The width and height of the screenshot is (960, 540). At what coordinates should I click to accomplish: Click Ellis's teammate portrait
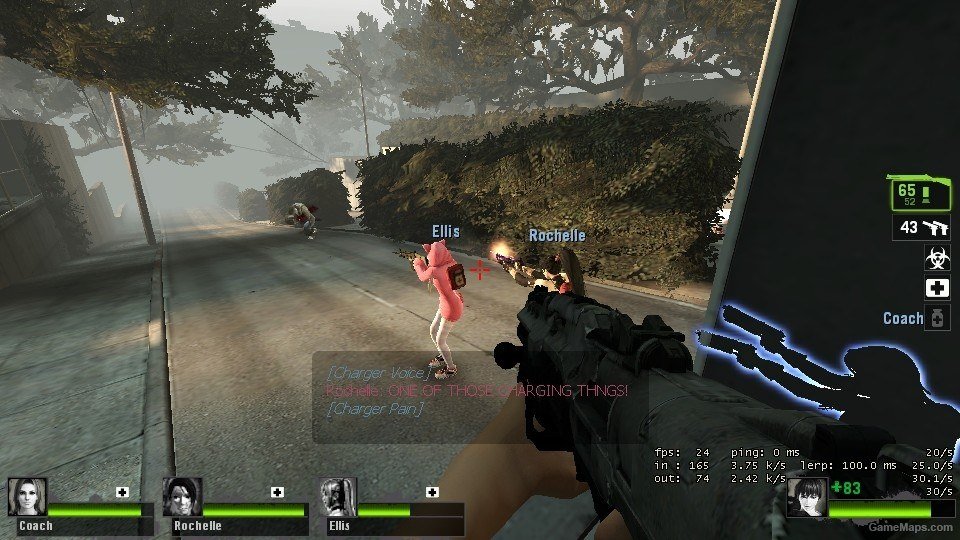[338, 497]
